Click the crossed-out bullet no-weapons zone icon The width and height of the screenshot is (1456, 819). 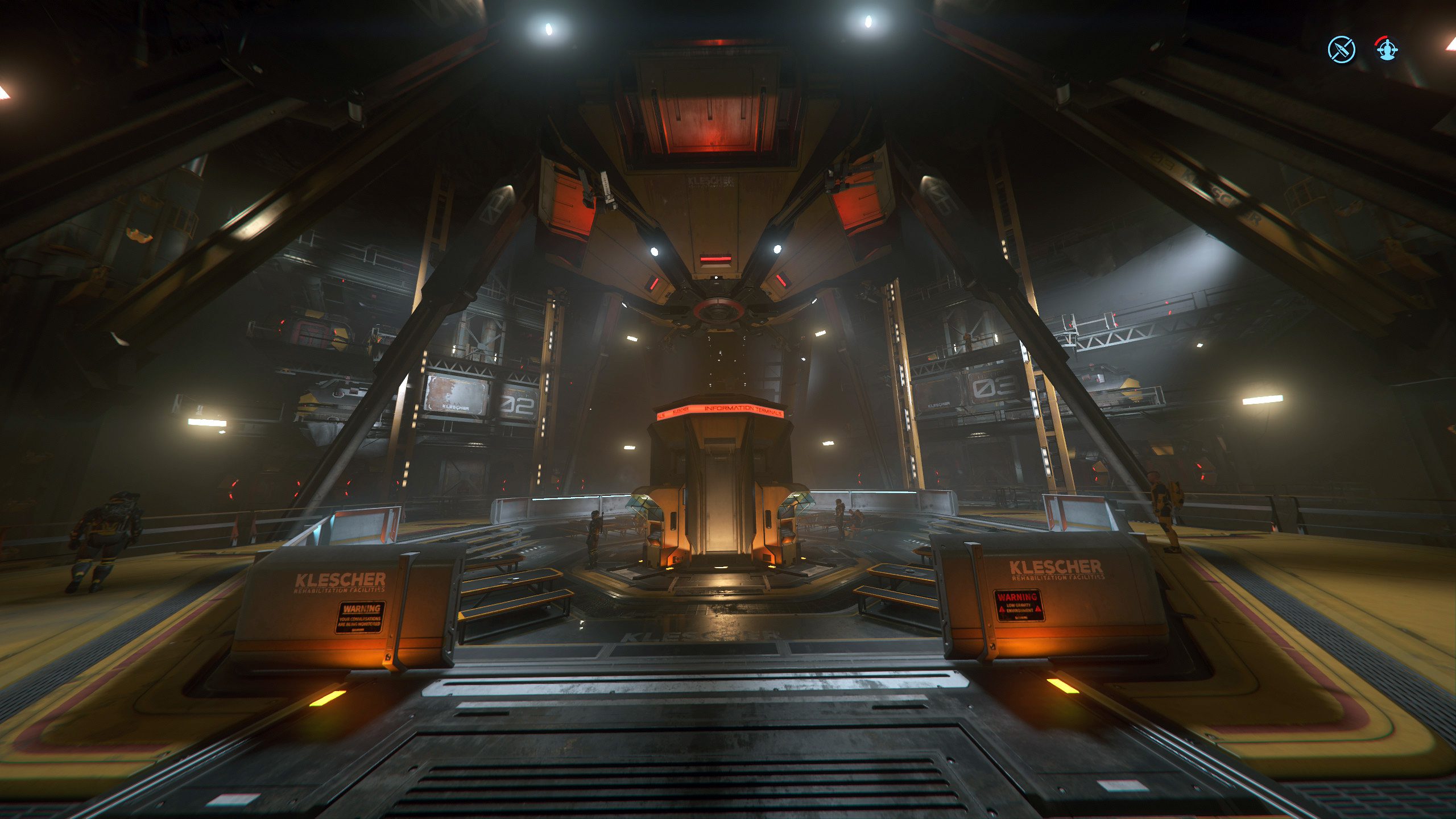pyautogui.click(x=1342, y=49)
